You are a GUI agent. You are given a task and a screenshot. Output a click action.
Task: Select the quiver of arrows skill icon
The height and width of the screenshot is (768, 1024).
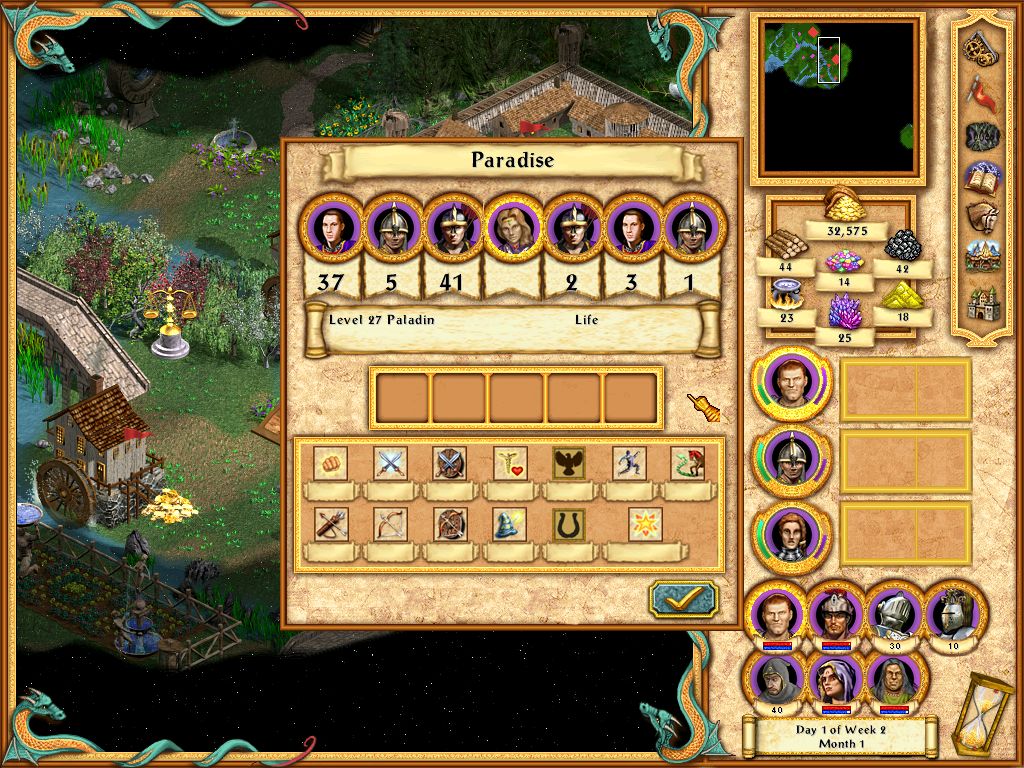[330, 524]
